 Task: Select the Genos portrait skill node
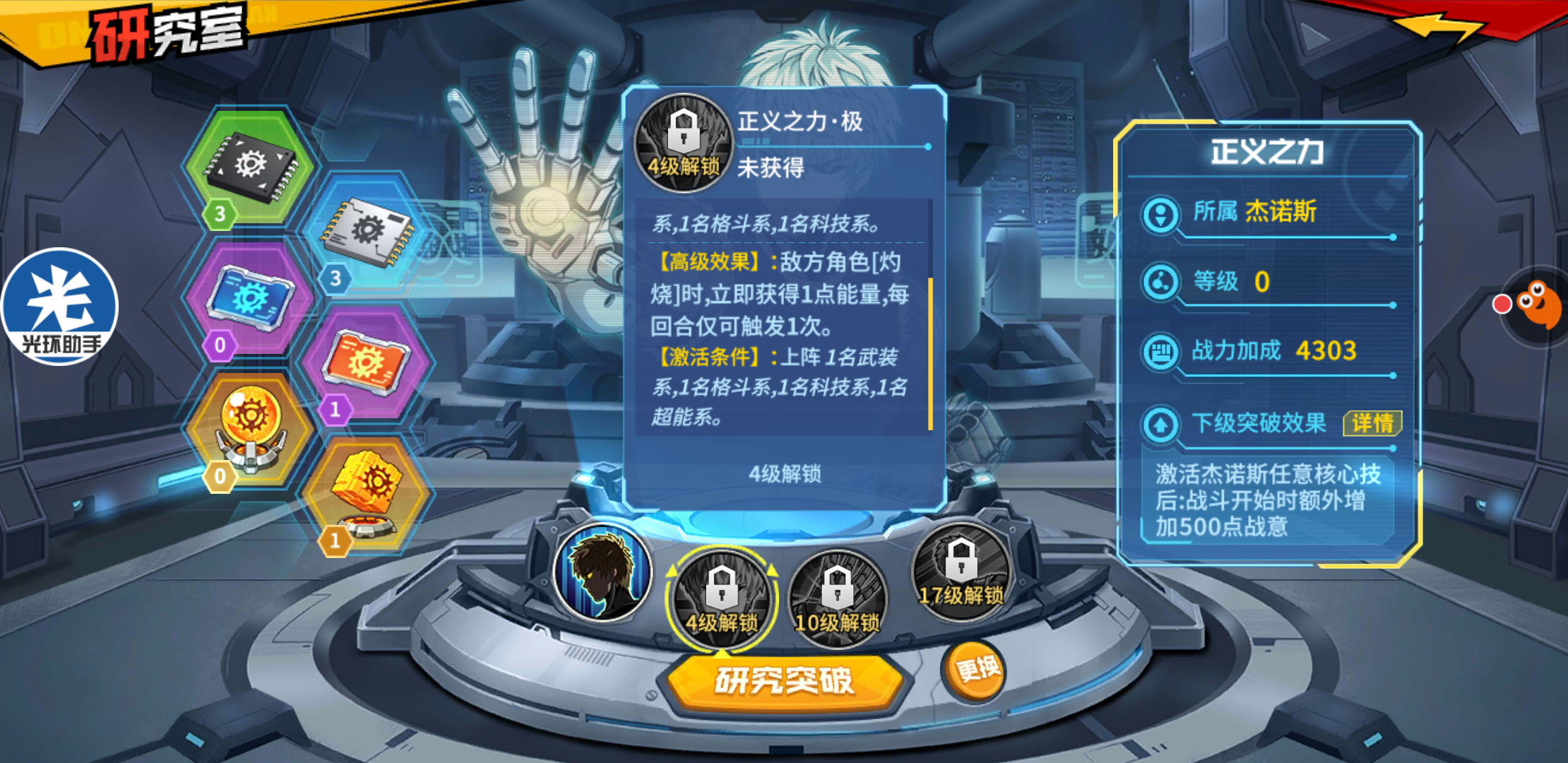tap(602, 573)
